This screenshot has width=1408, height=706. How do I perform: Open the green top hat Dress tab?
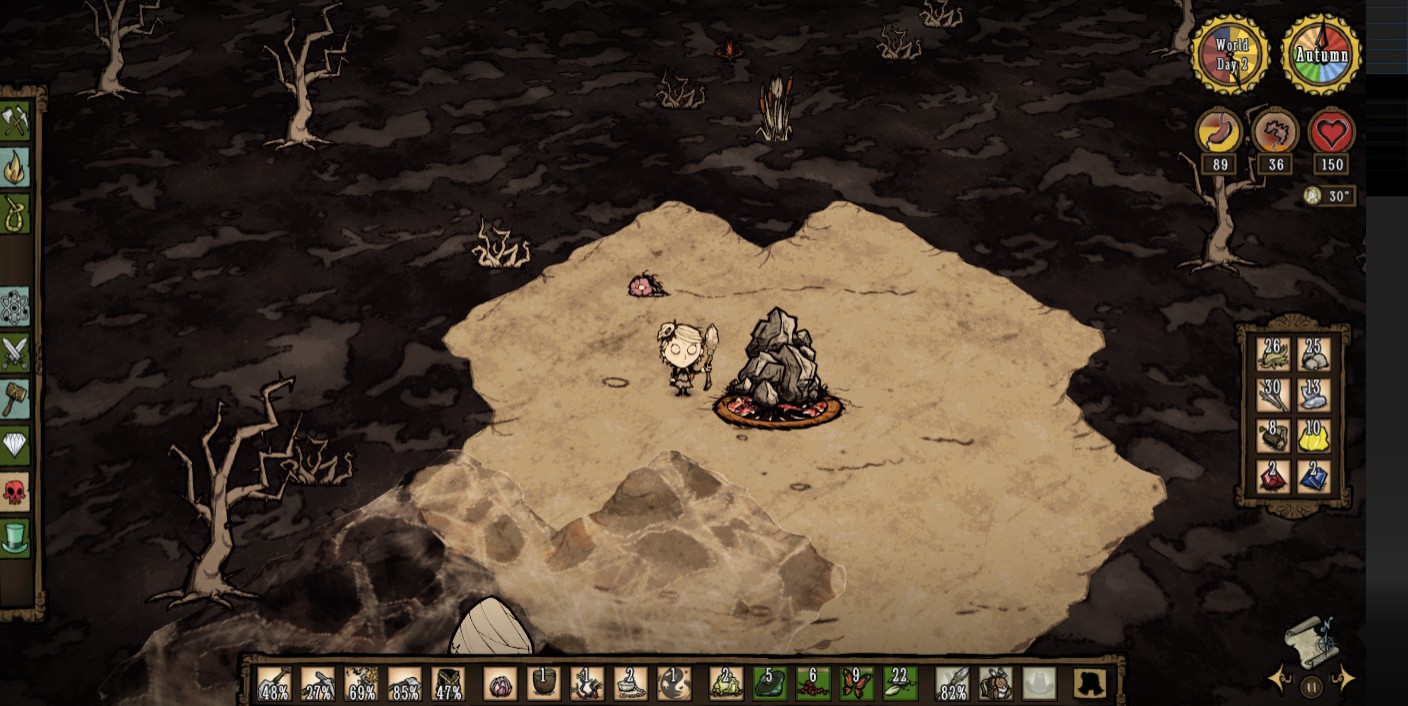[14, 537]
